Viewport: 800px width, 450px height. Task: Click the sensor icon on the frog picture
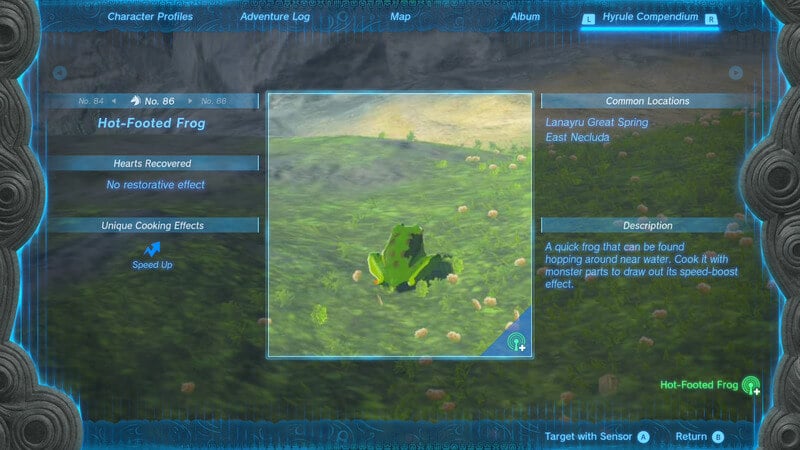pos(517,342)
